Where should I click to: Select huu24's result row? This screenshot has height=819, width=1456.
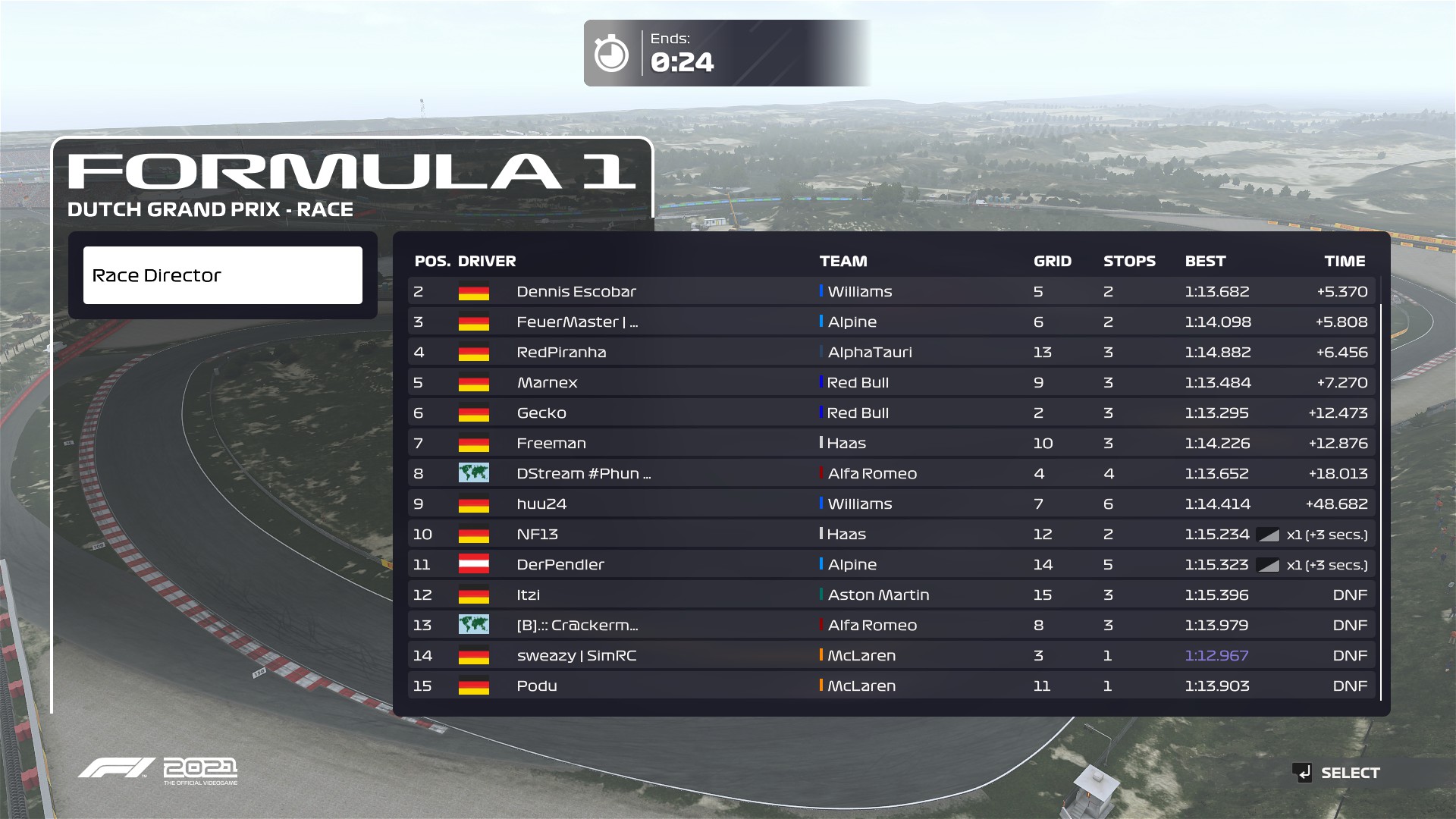point(891,504)
